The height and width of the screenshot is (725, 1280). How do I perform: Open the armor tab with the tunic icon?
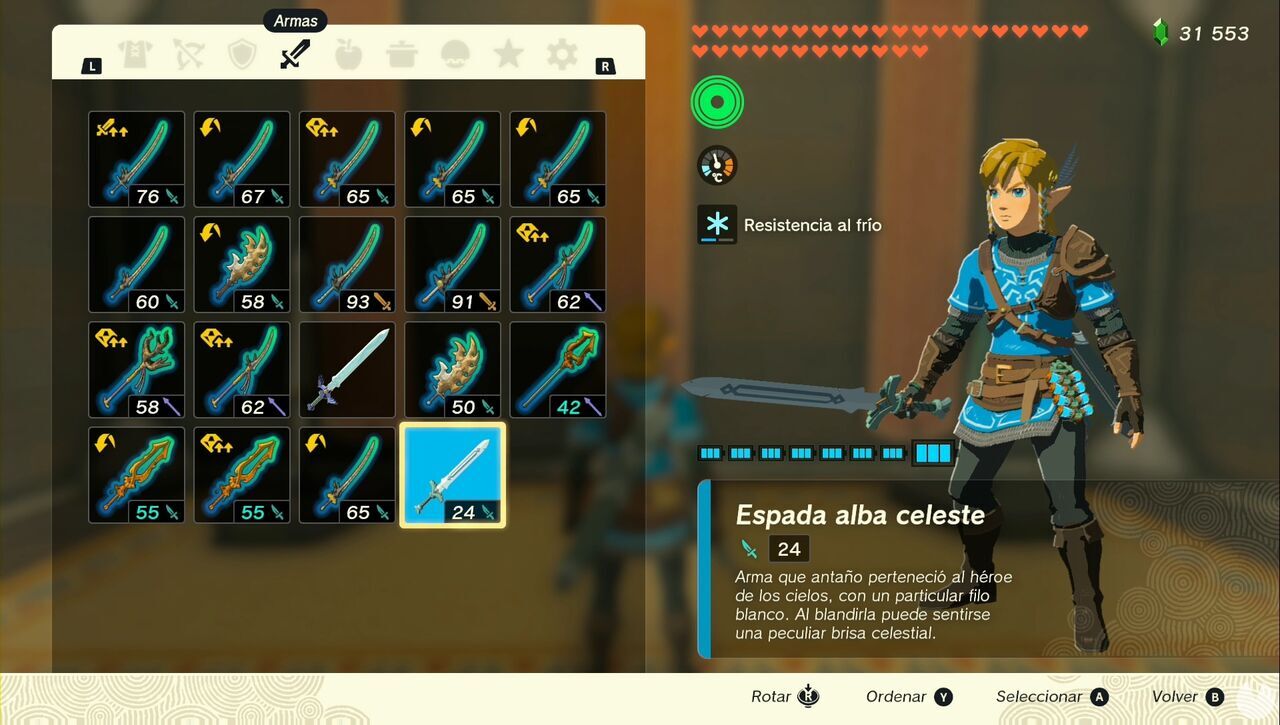(x=133, y=53)
